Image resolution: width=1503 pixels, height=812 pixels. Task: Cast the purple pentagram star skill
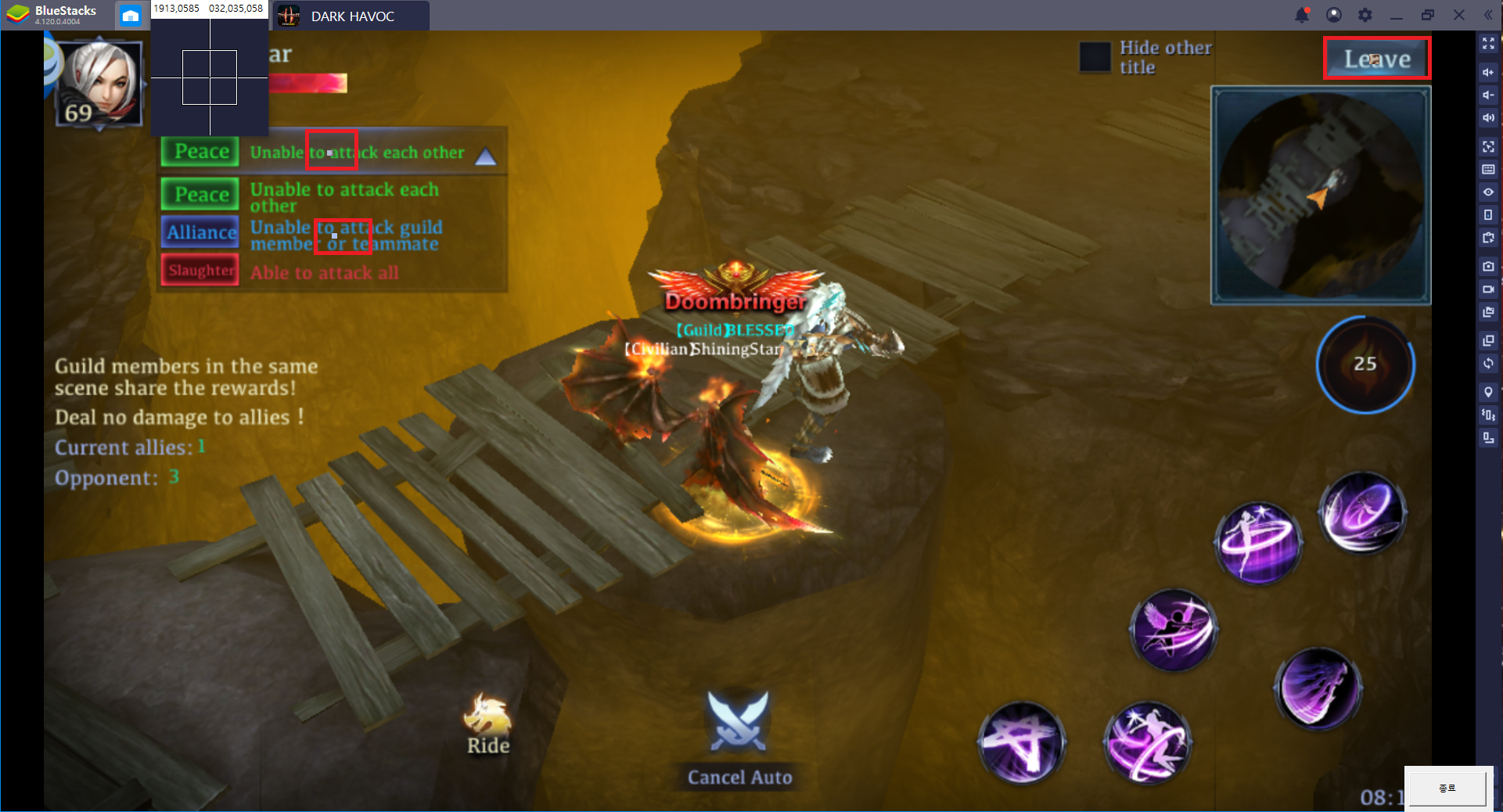(x=1020, y=741)
